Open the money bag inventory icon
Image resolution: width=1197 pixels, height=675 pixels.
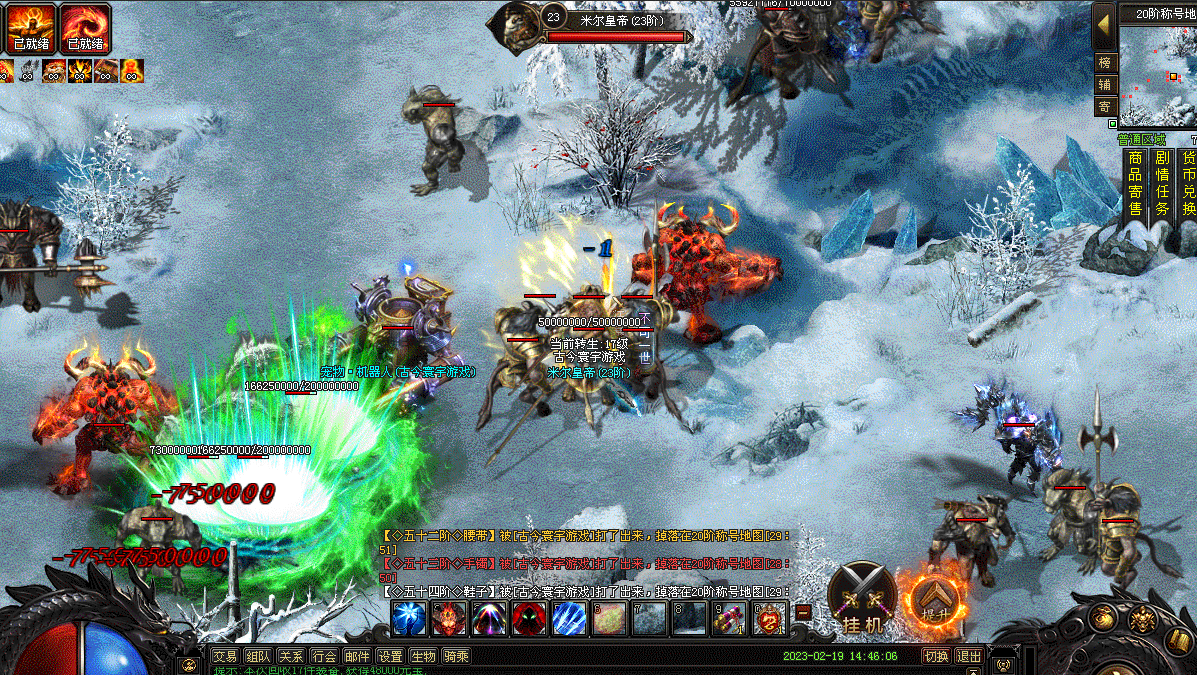(1103, 617)
